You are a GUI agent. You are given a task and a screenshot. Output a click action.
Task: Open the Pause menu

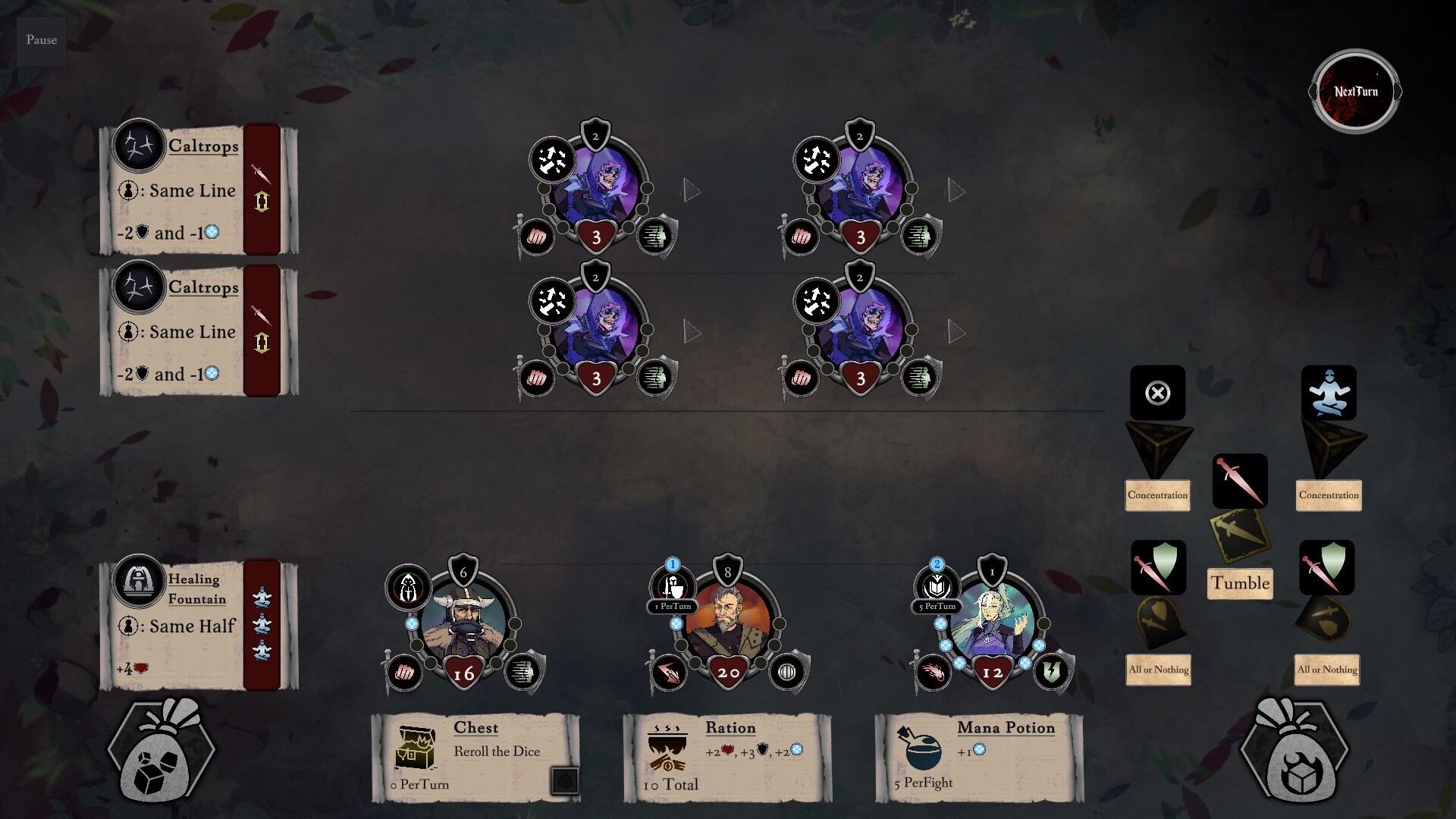[41, 40]
